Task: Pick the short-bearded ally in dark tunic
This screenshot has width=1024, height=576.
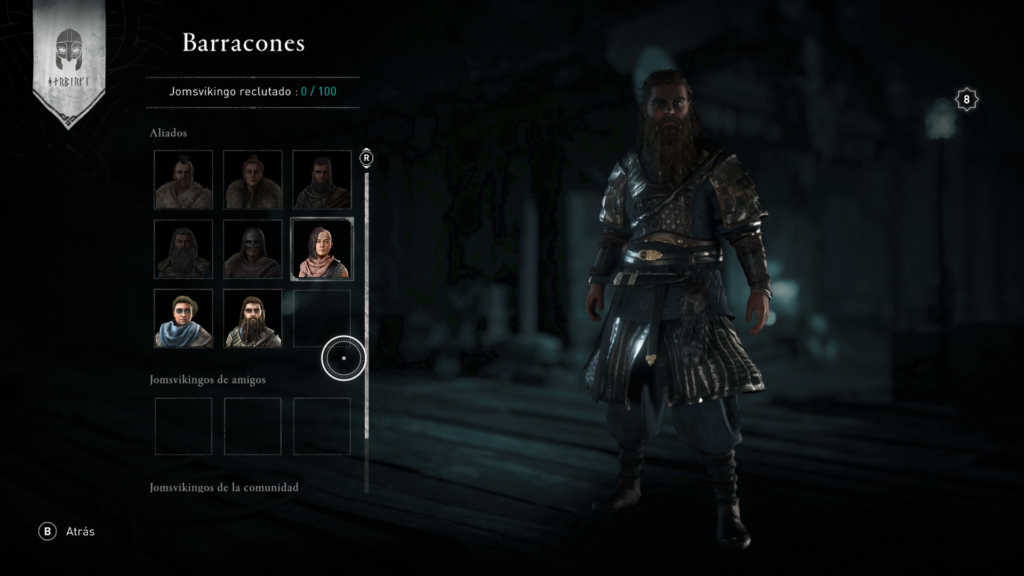Action: (x=321, y=180)
